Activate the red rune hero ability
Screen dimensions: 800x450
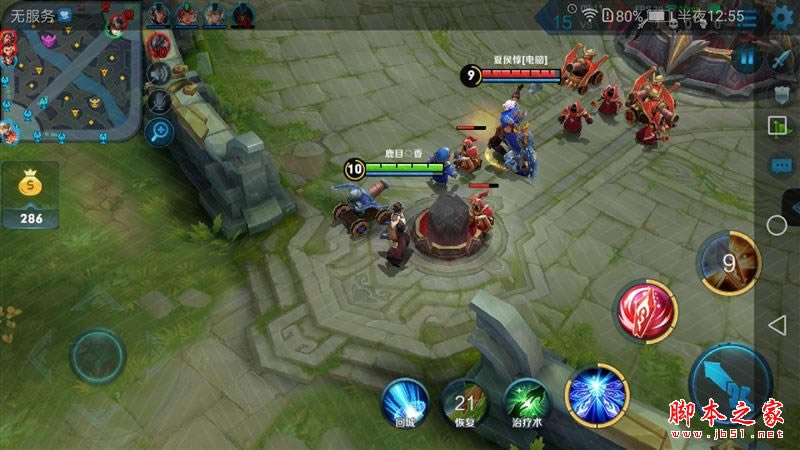pos(646,310)
